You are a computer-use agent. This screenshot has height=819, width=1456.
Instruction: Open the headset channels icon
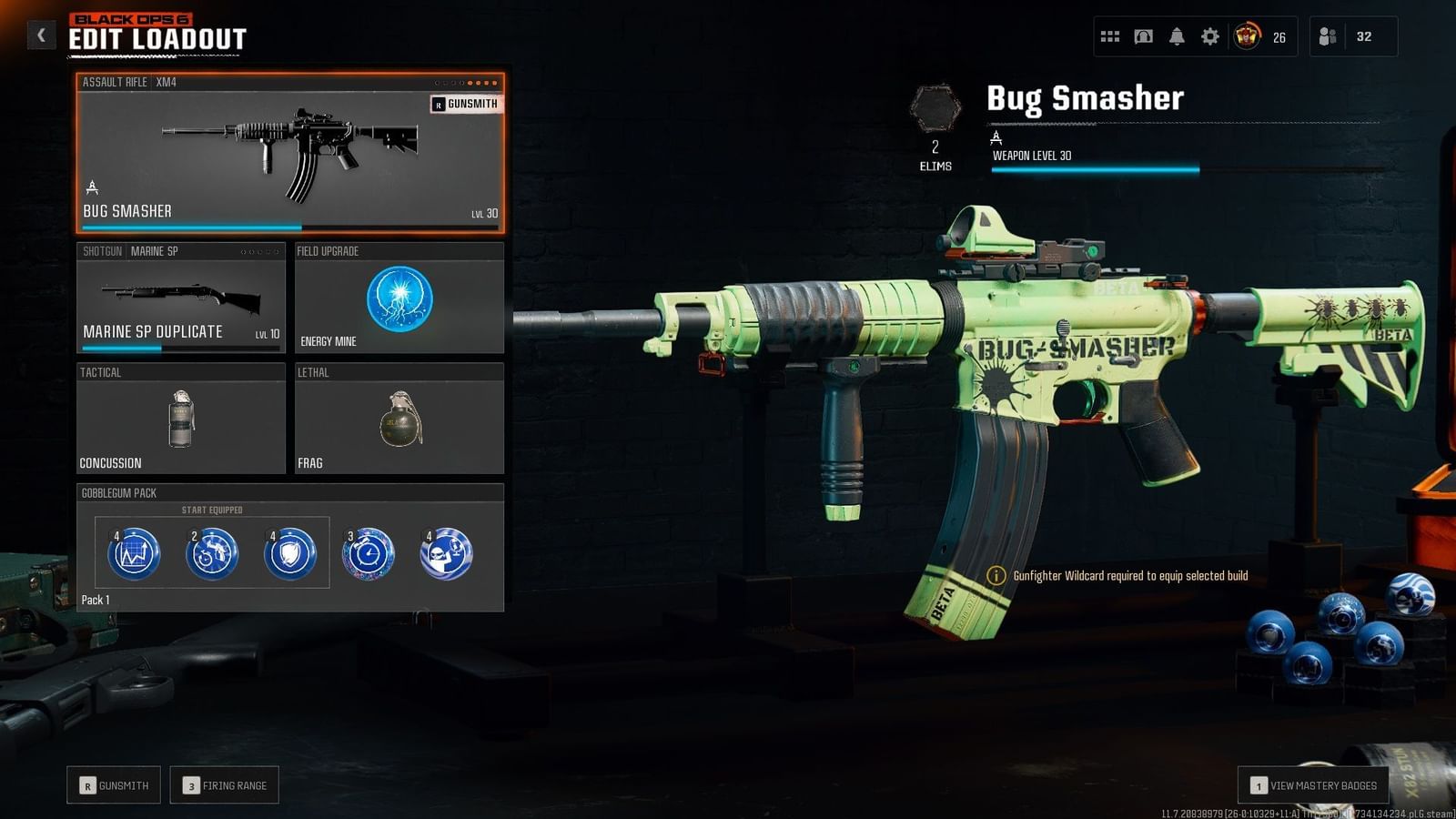pos(1143,36)
